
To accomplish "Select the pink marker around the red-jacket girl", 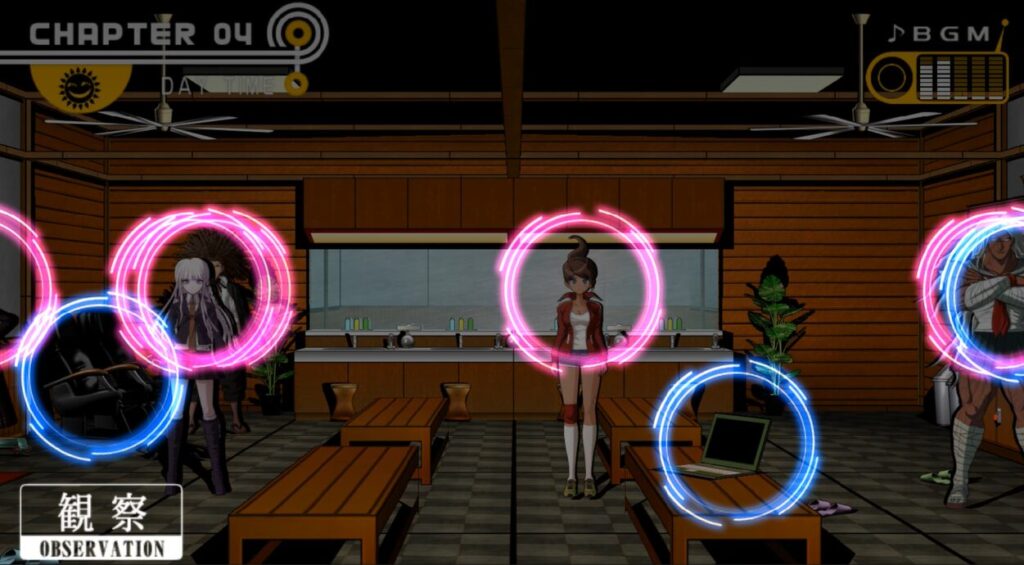I will (x=580, y=290).
